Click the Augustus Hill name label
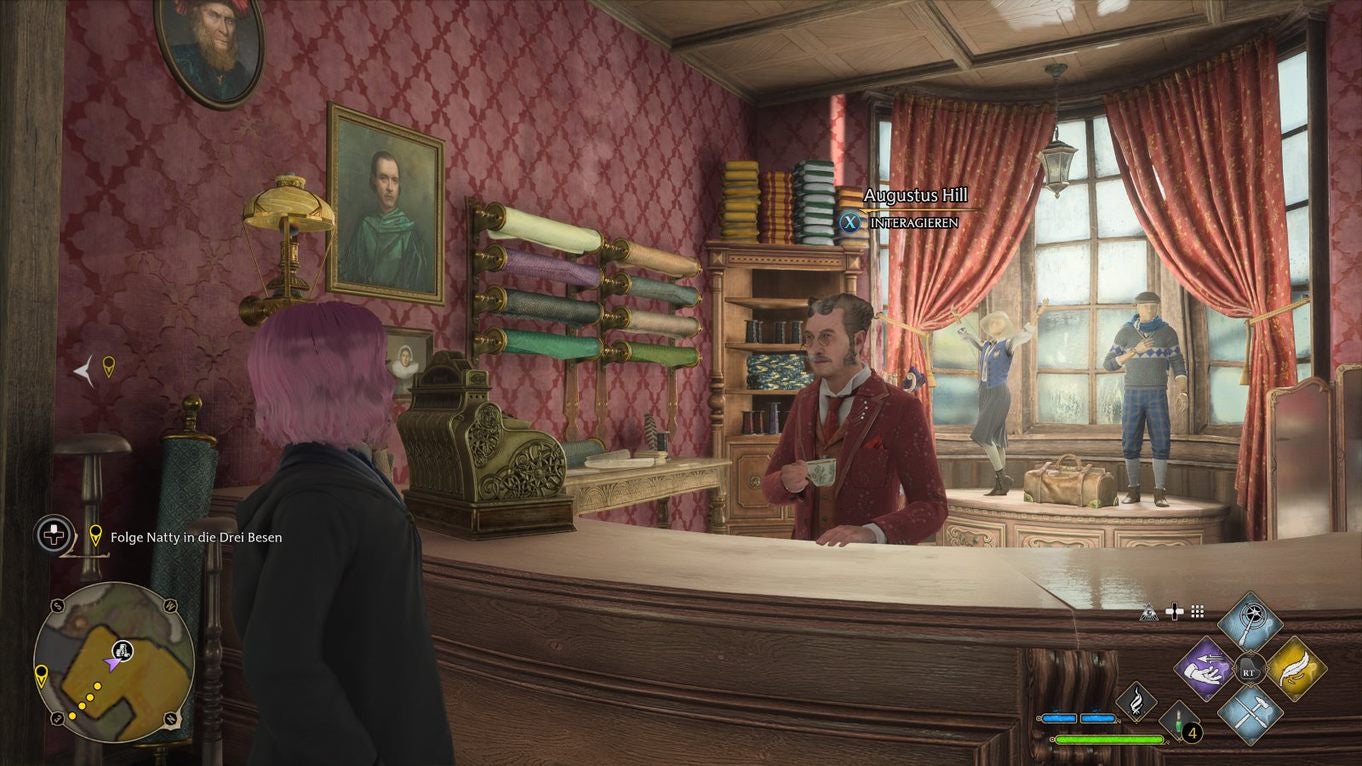 (x=916, y=197)
